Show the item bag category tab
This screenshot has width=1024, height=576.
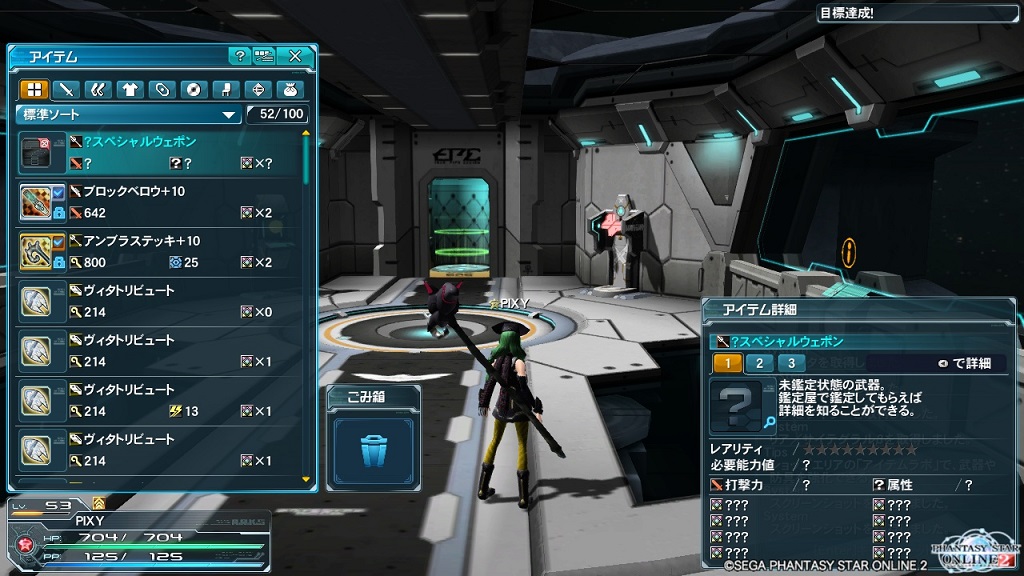[290, 89]
